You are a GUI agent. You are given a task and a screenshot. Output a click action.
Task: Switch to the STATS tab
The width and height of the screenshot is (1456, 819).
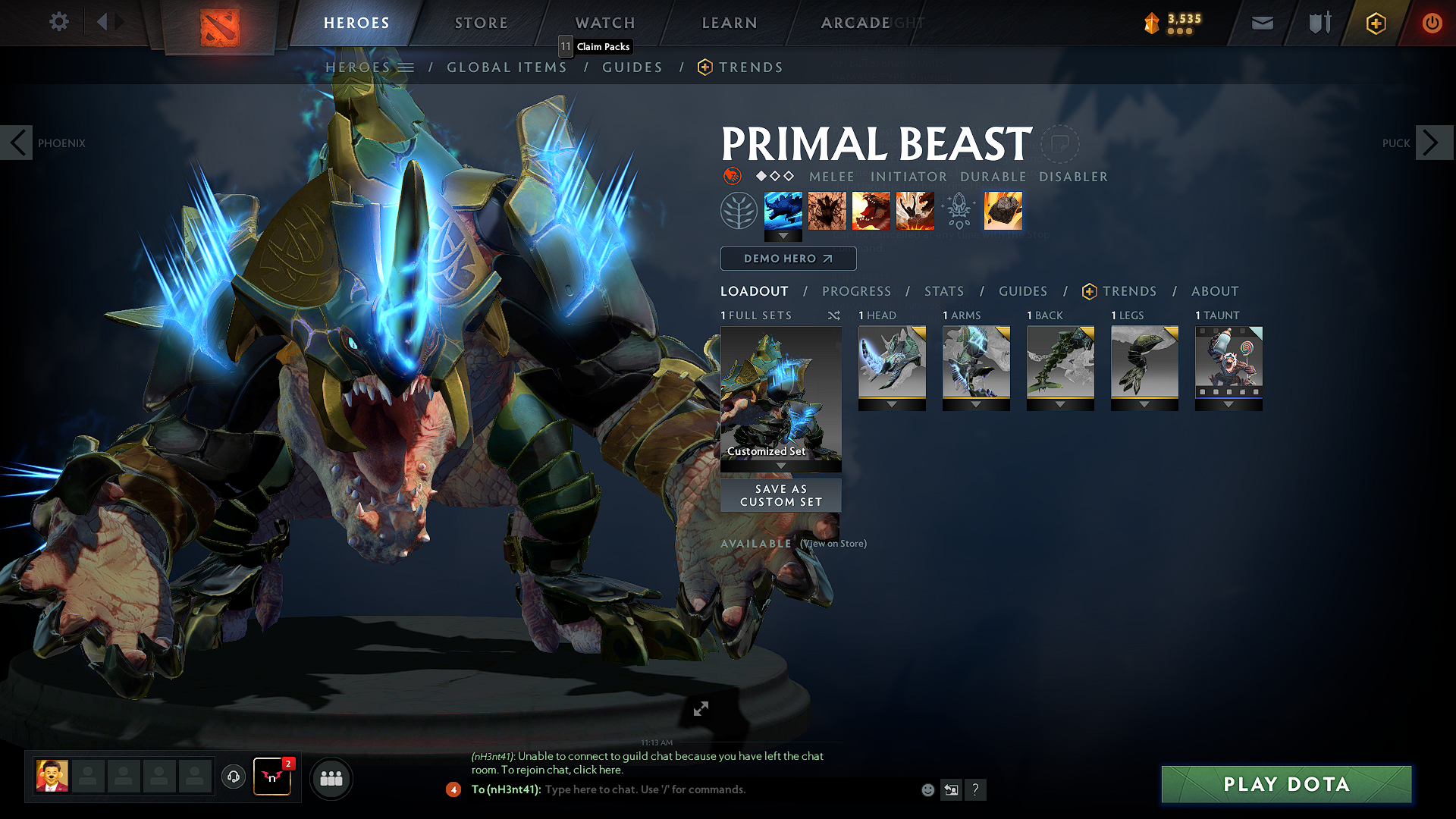[943, 291]
